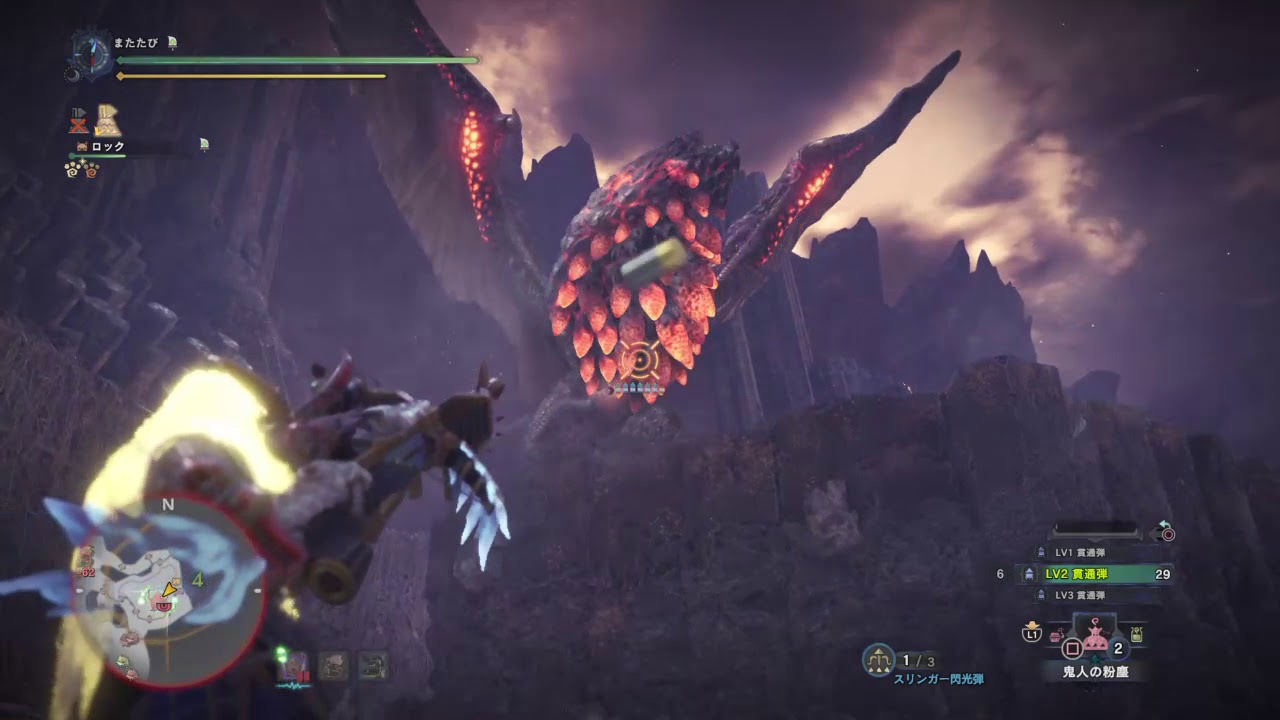Select the Palico ロック name bar
Screen dimensions: 1280x720
109,146
